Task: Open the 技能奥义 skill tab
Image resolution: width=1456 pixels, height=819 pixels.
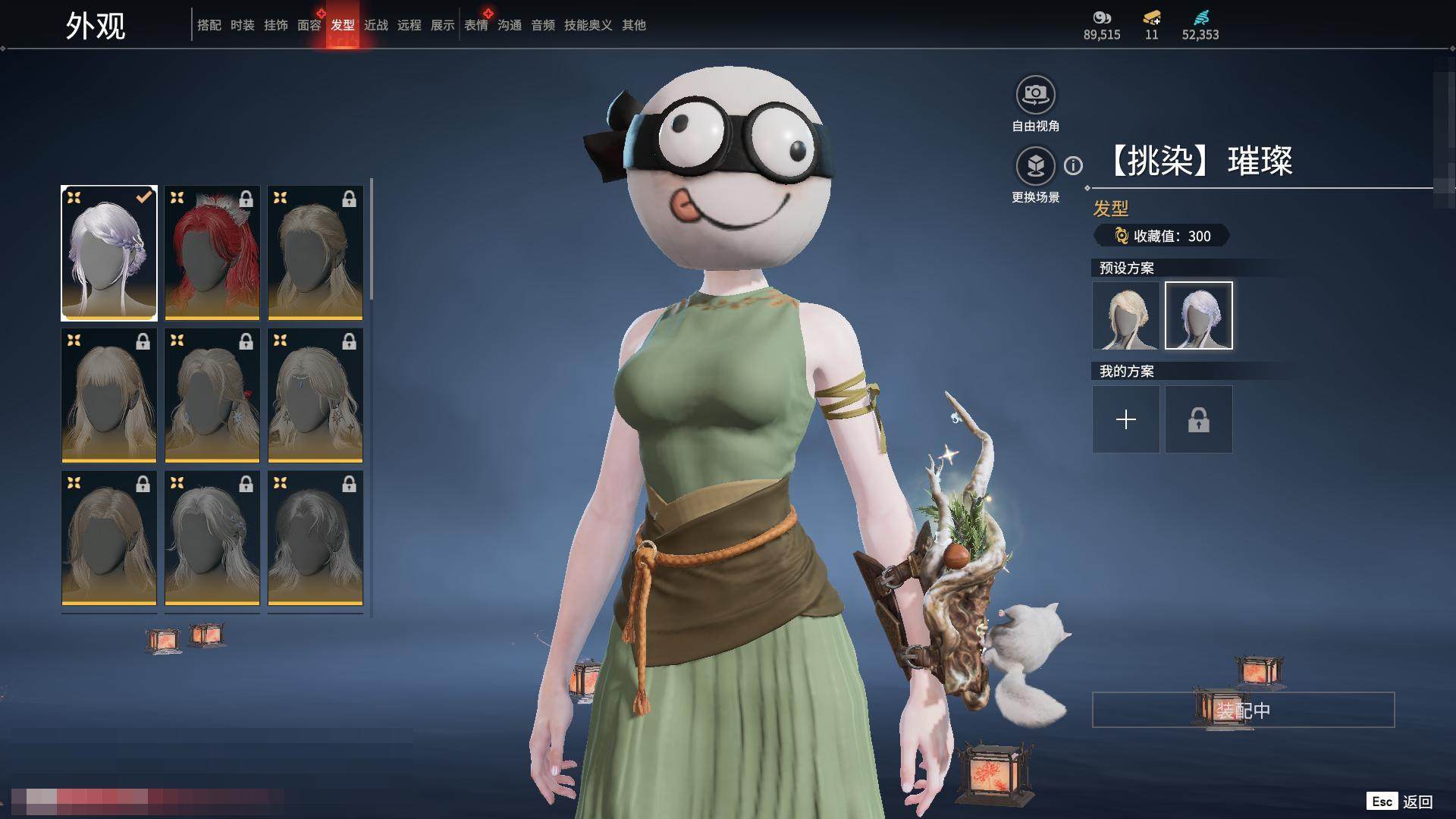Action: (x=588, y=25)
